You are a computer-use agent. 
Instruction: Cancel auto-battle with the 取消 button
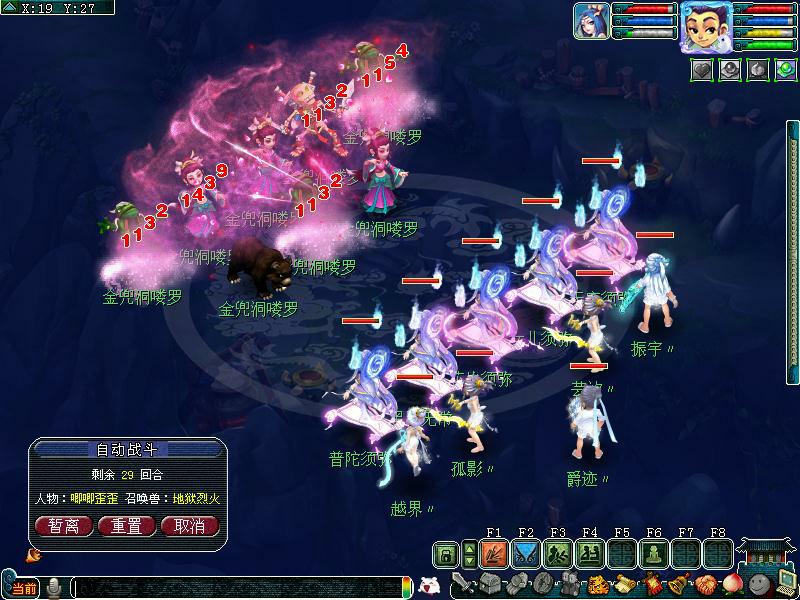189,526
